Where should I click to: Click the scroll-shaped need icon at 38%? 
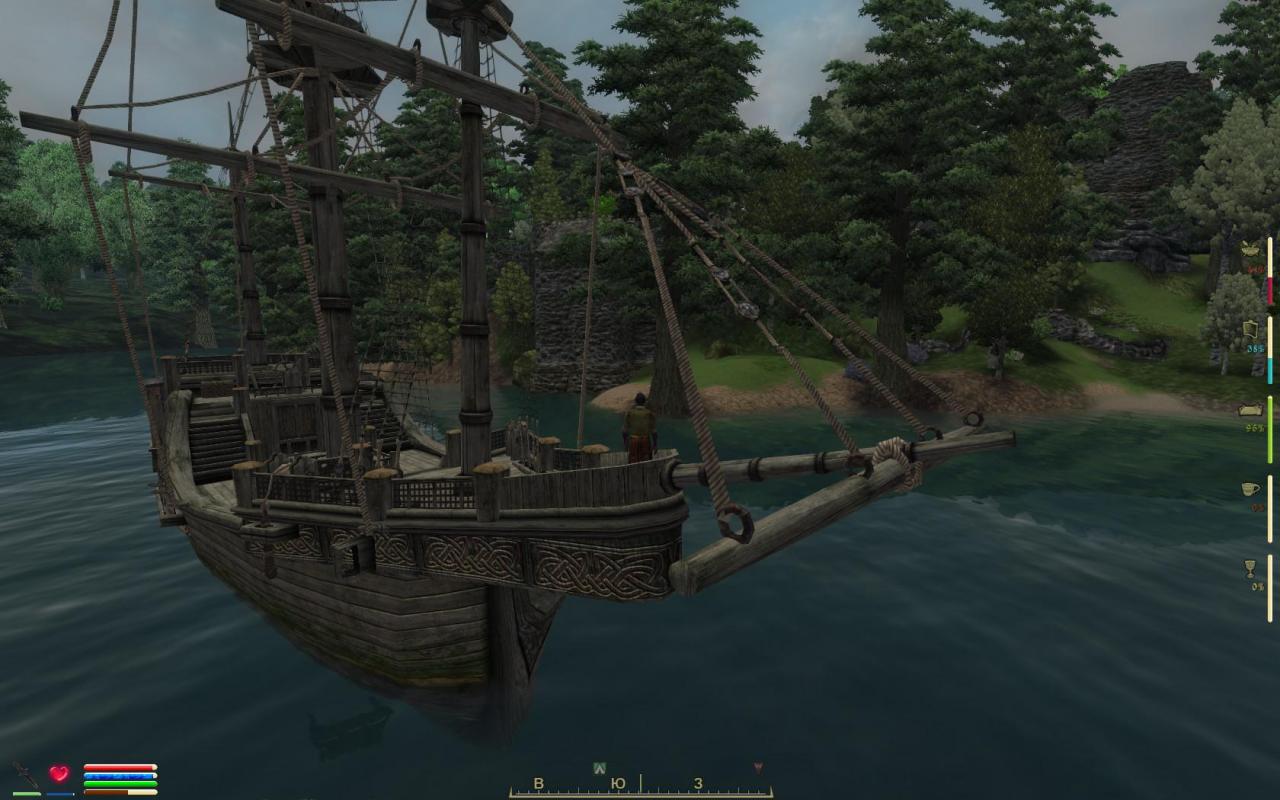pyautogui.click(x=1250, y=329)
